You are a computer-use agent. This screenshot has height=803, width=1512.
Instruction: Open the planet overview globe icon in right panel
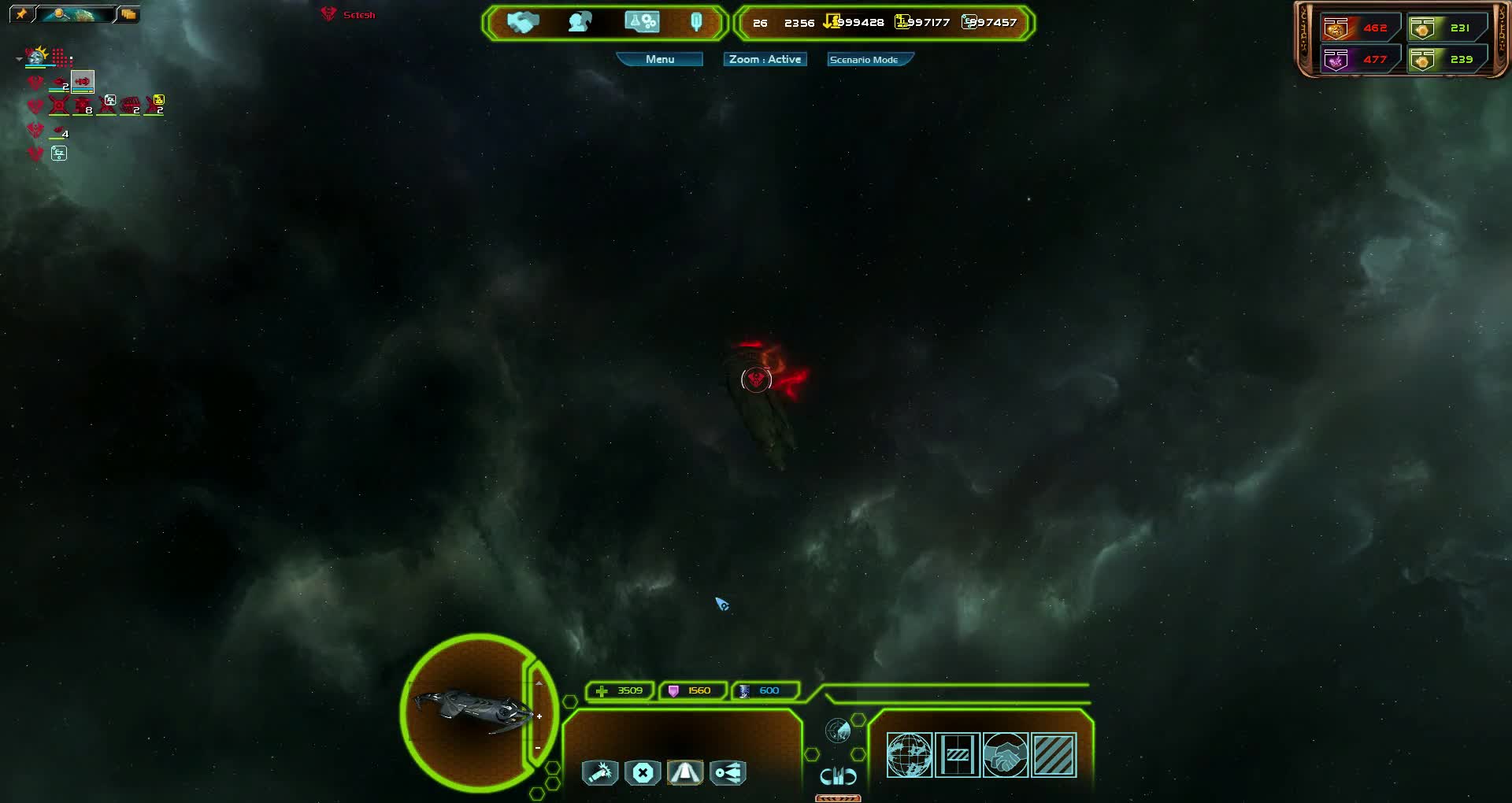tap(911, 754)
